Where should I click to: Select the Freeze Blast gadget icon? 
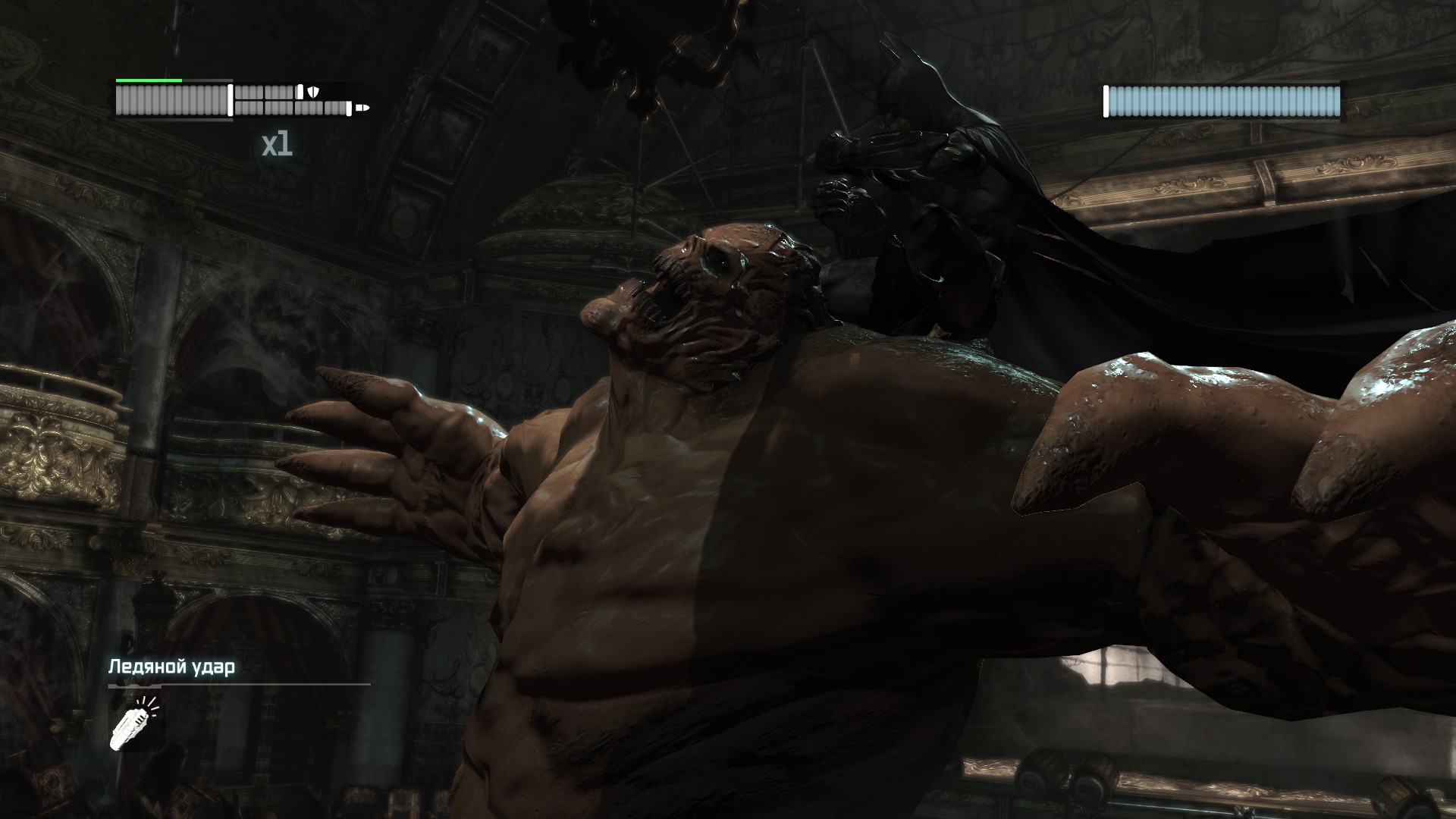click(133, 725)
